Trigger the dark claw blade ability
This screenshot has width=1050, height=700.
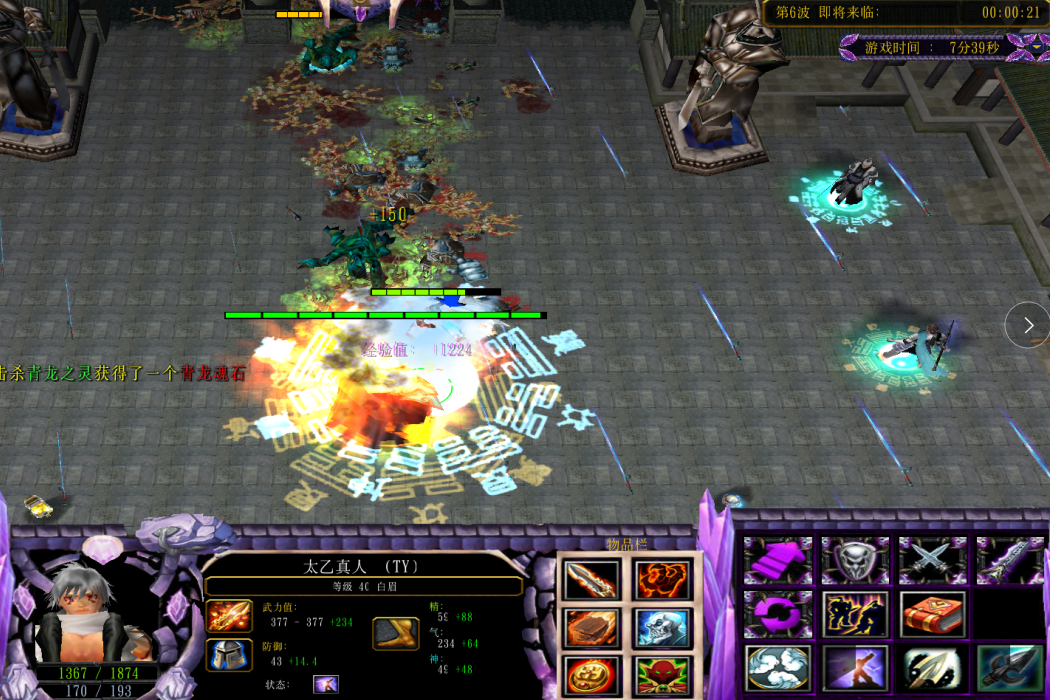tap(1009, 668)
